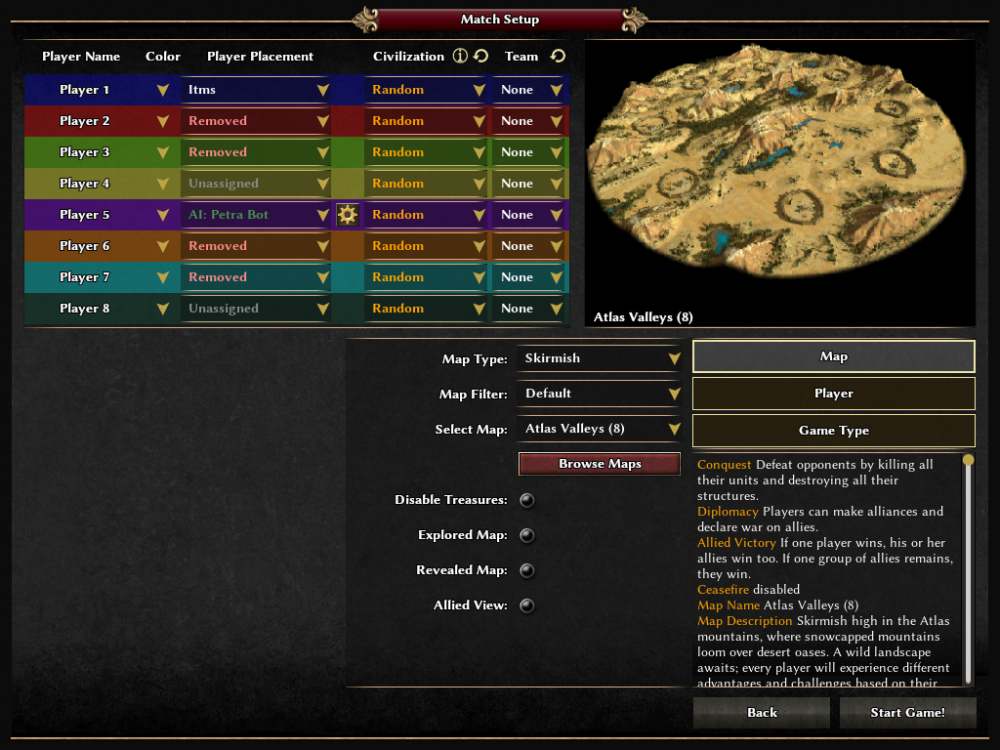This screenshot has height=750, width=1000.
Task: Switch to the Player settings tab
Action: pyautogui.click(x=833, y=393)
